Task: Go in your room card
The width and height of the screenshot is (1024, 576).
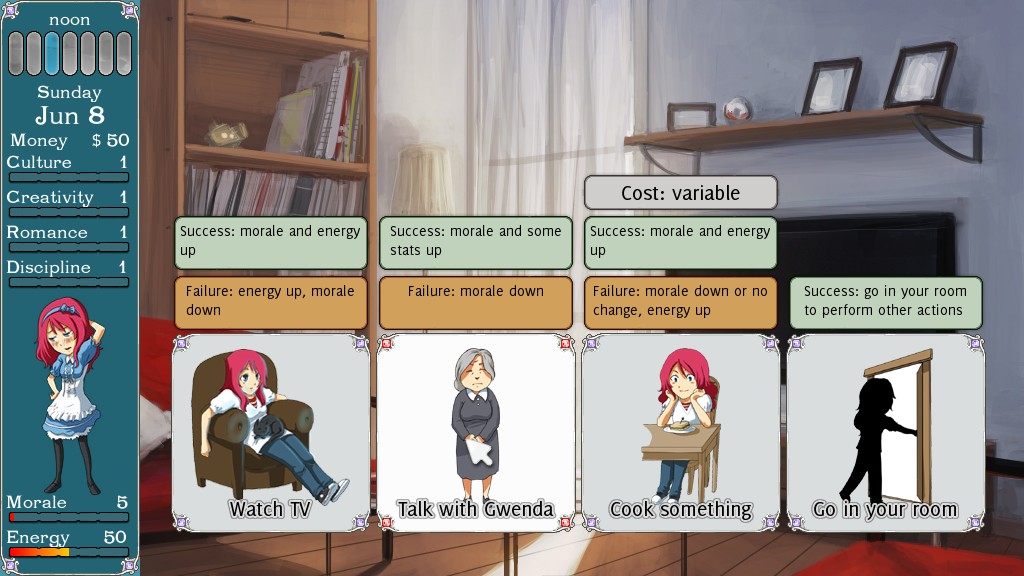Action: click(x=885, y=432)
